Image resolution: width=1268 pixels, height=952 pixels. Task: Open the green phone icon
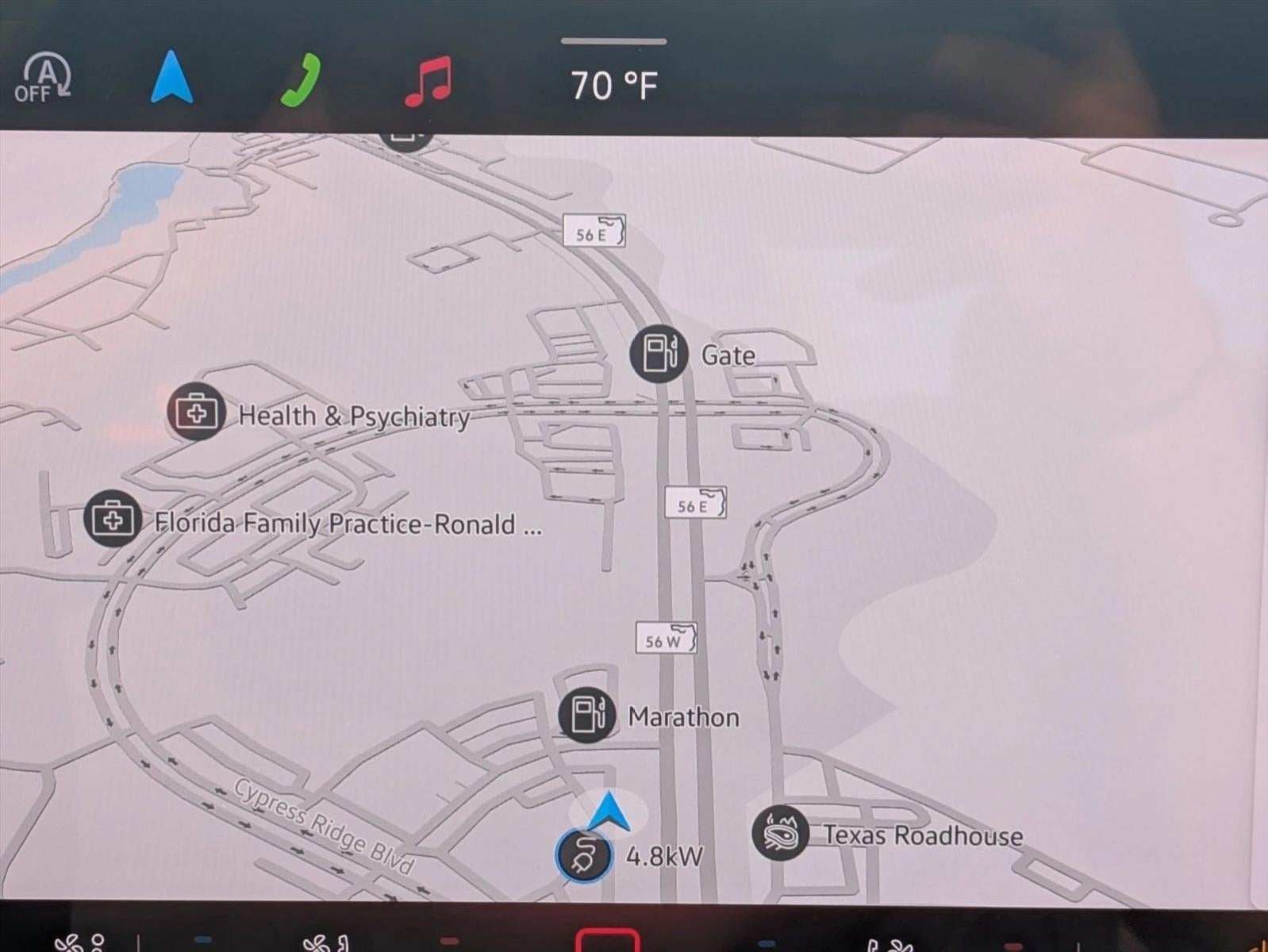302,80
